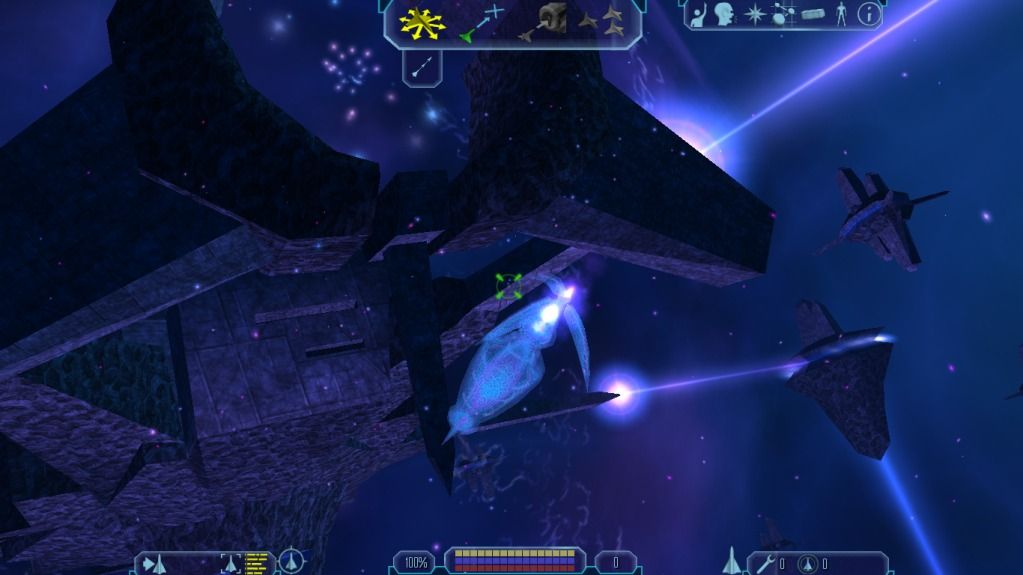1023x575 pixels.
Task: Click the single arrow icon below the command bar
Action: 422,67
